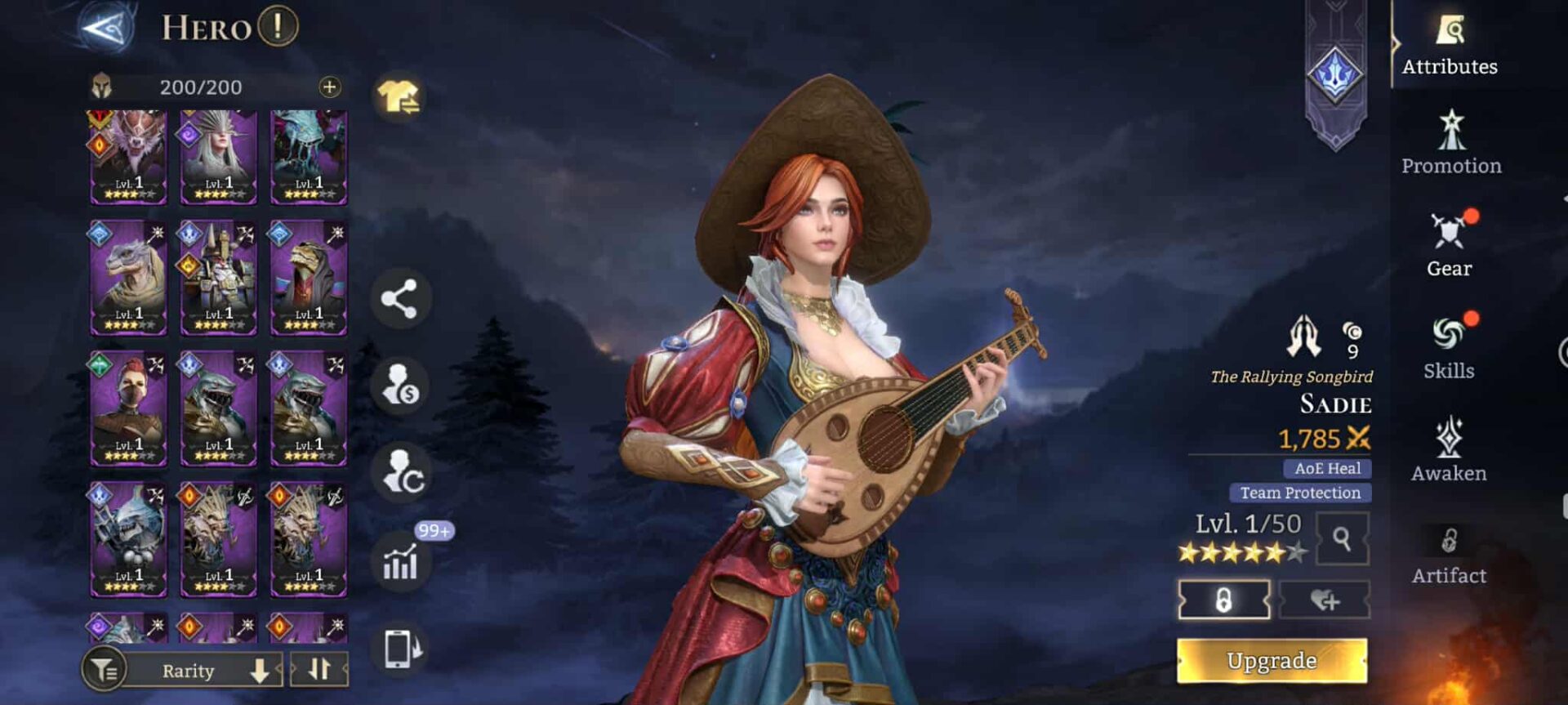Open the hero list filter button
This screenshot has height=705, width=1568.
click(x=104, y=671)
